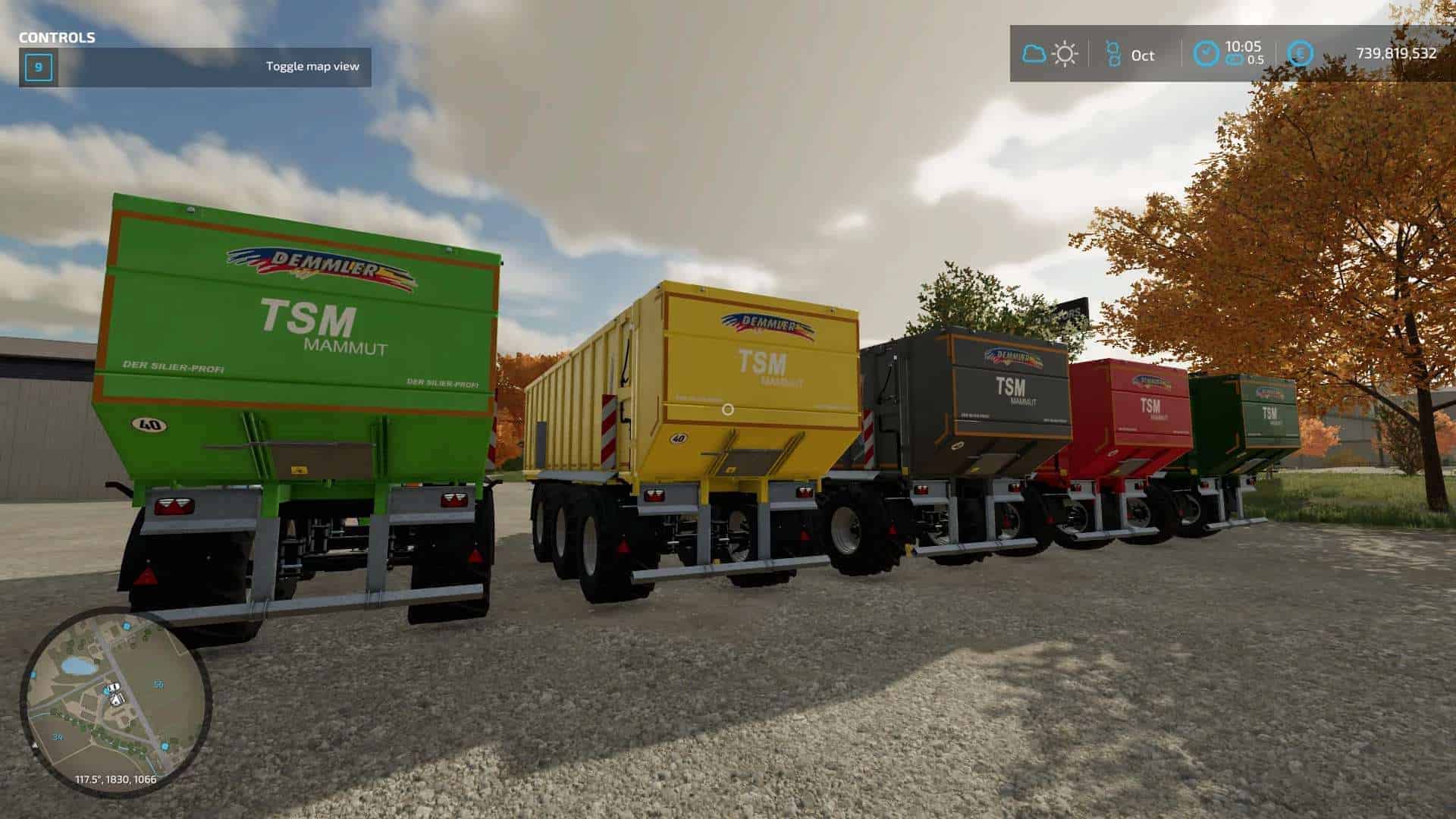Click the clock icon in the HUD
This screenshot has width=1456, height=819.
(x=1206, y=54)
